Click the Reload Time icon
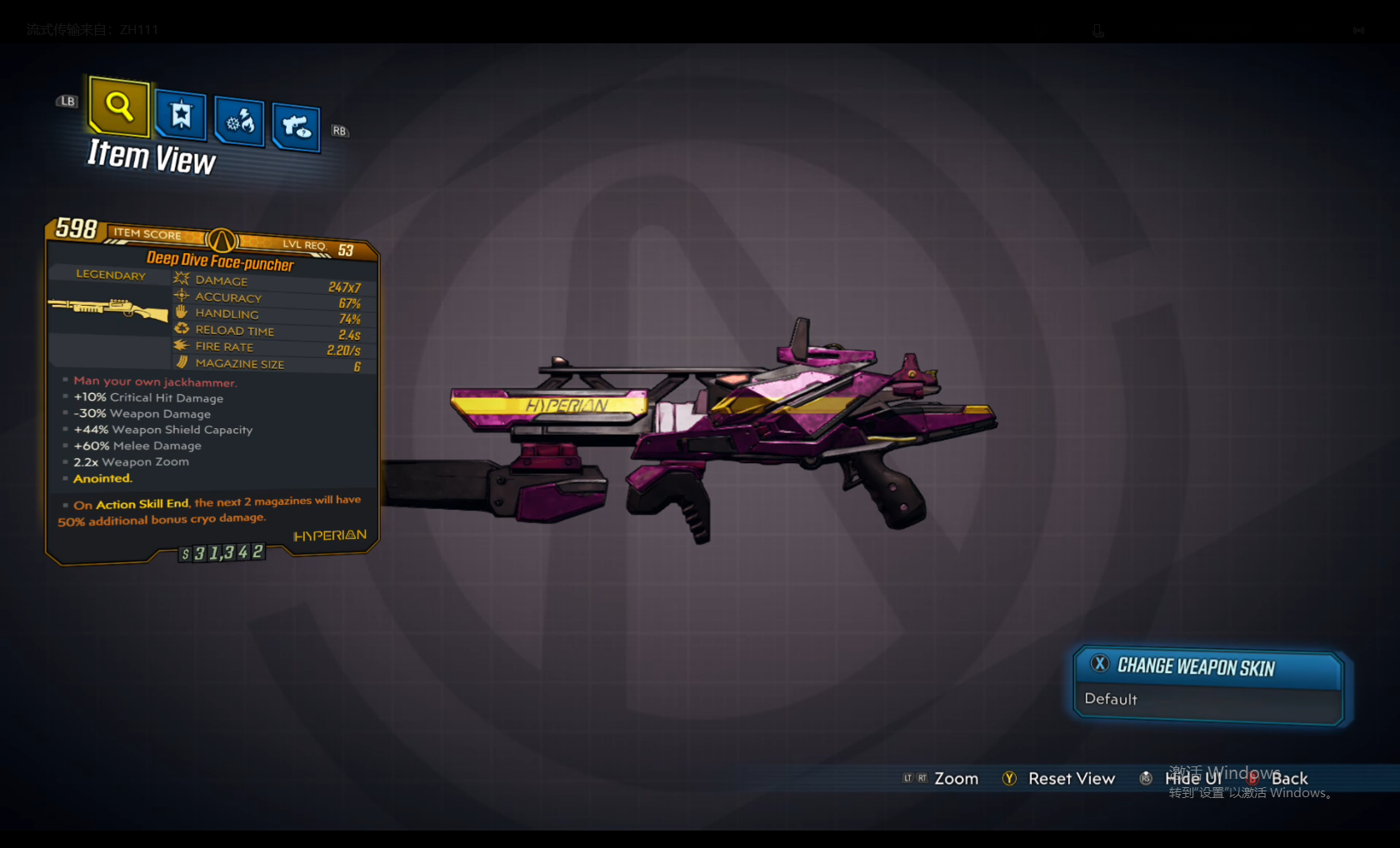 pyautogui.click(x=181, y=328)
